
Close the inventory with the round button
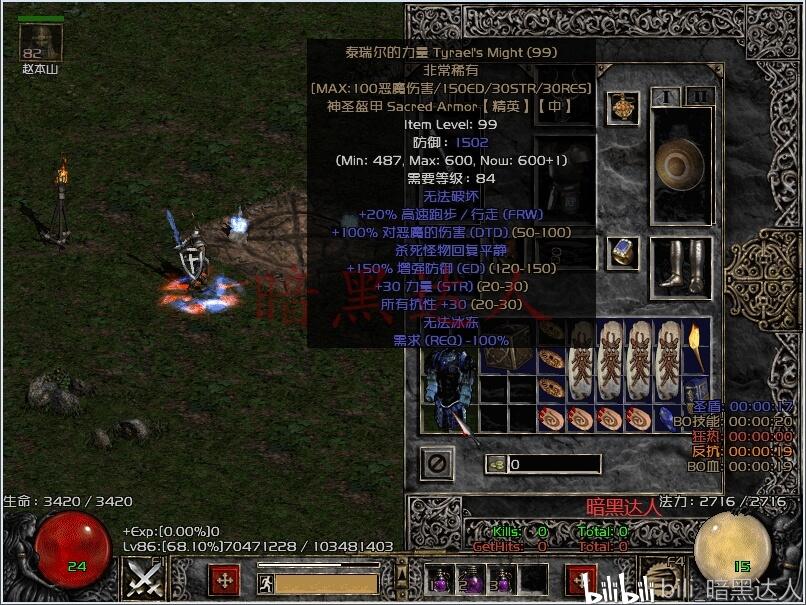437,463
